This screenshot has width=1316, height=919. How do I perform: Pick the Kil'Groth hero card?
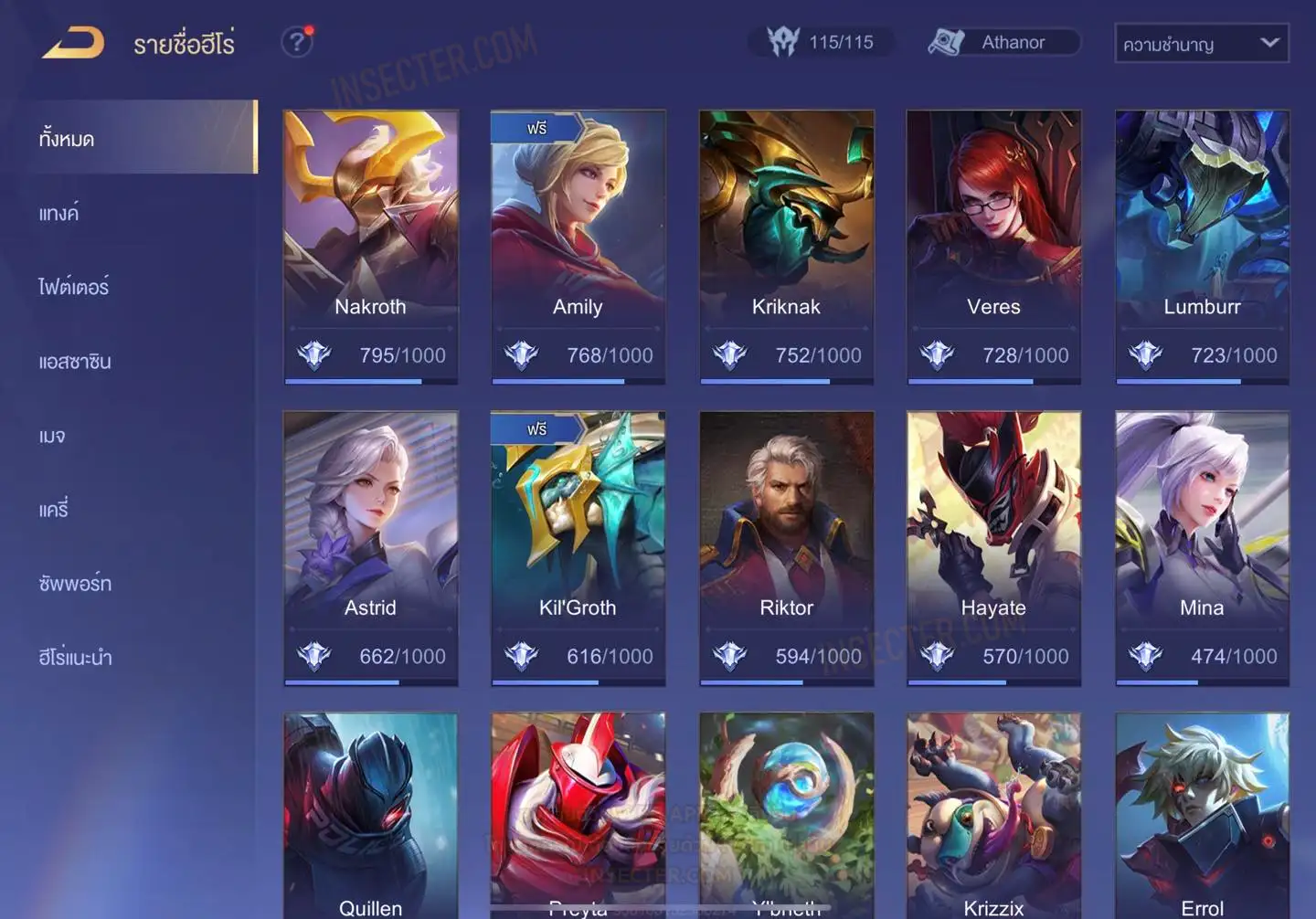578,548
